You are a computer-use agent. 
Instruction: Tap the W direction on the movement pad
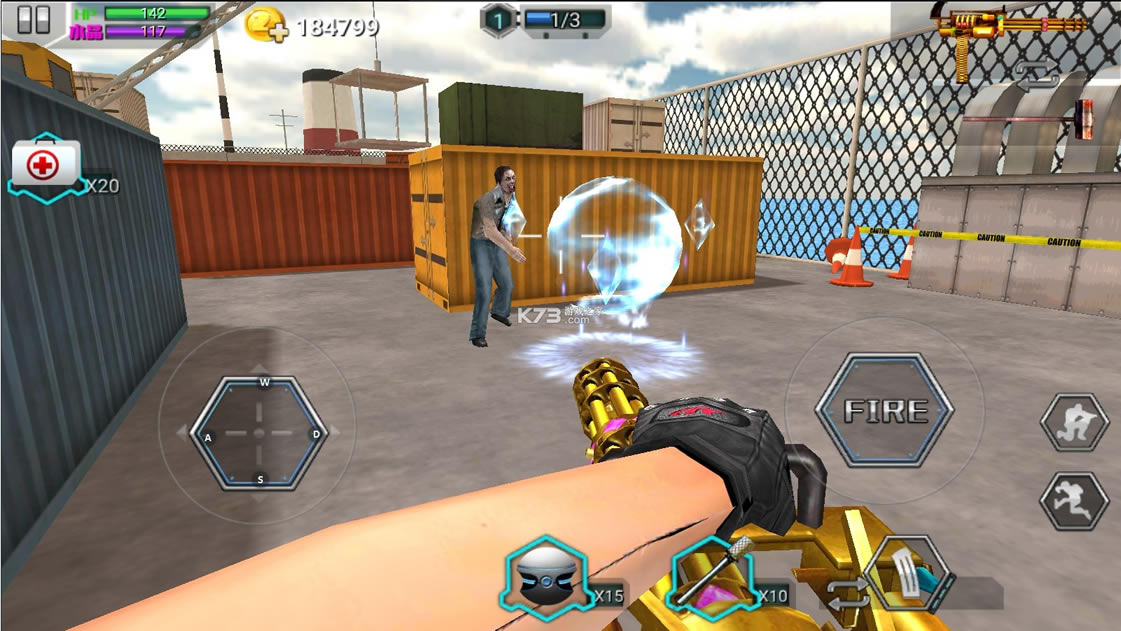tap(264, 383)
